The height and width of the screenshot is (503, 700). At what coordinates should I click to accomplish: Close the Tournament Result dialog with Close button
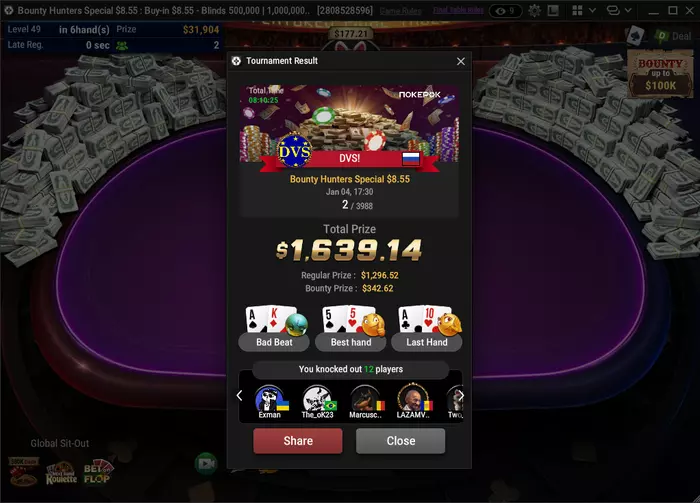400,441
